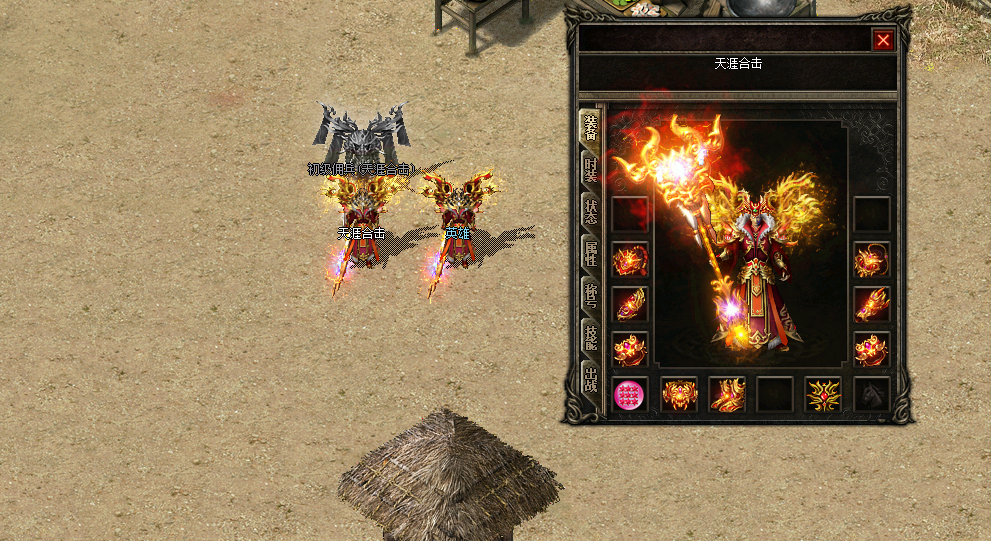The image size is (991, 541).
Task: Show the 状态 status tab
Action: pos(591,212)
